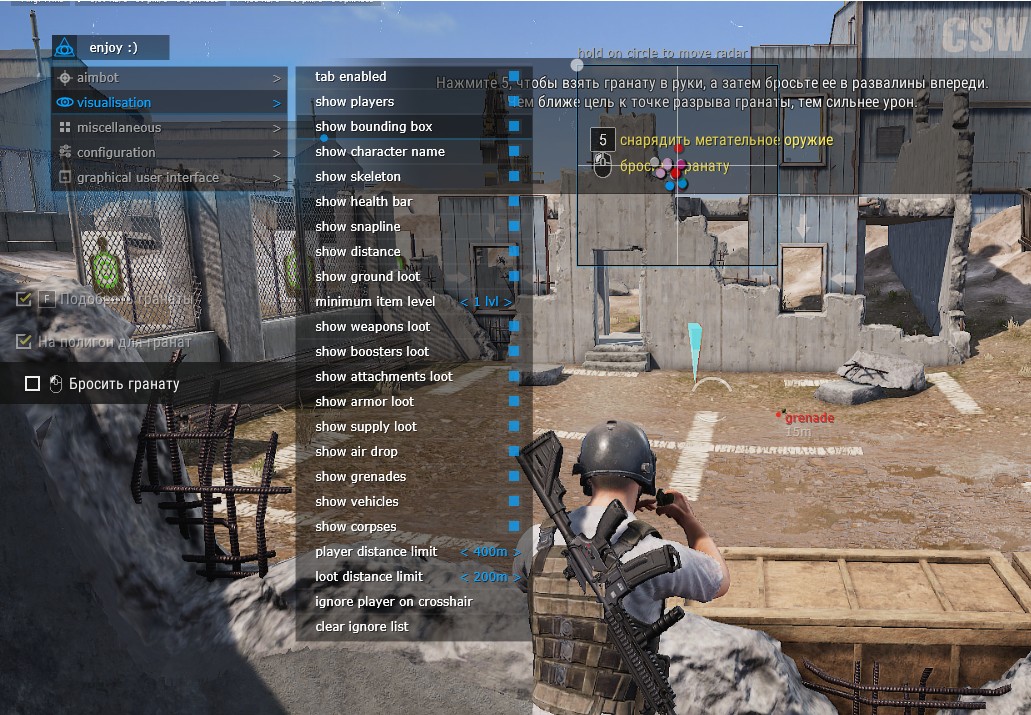Screen dimensions: 1031x715
Task: Toggle show weapons loot
Action: (513, 327)
